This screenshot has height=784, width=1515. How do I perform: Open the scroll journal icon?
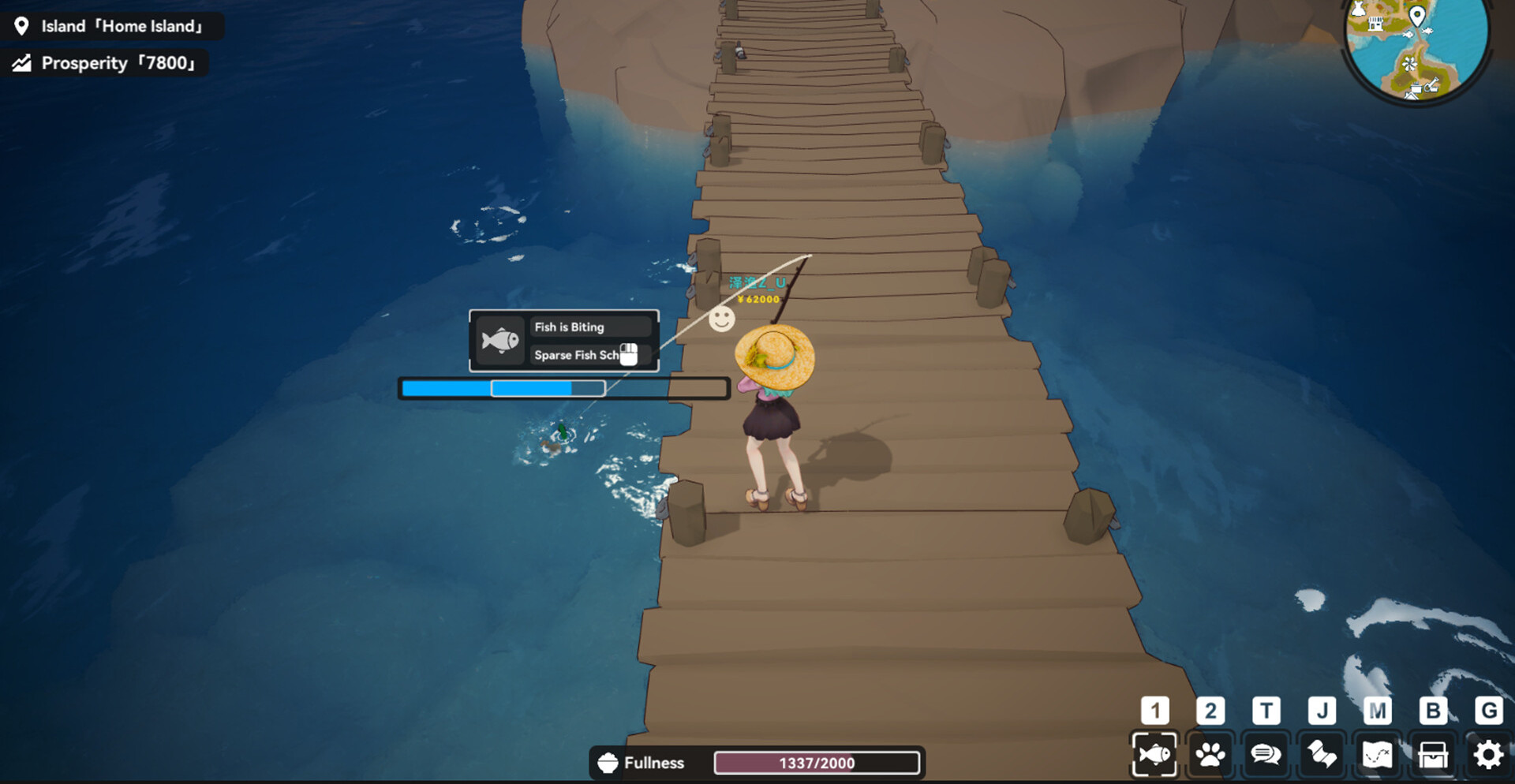tap(1322, 755)
